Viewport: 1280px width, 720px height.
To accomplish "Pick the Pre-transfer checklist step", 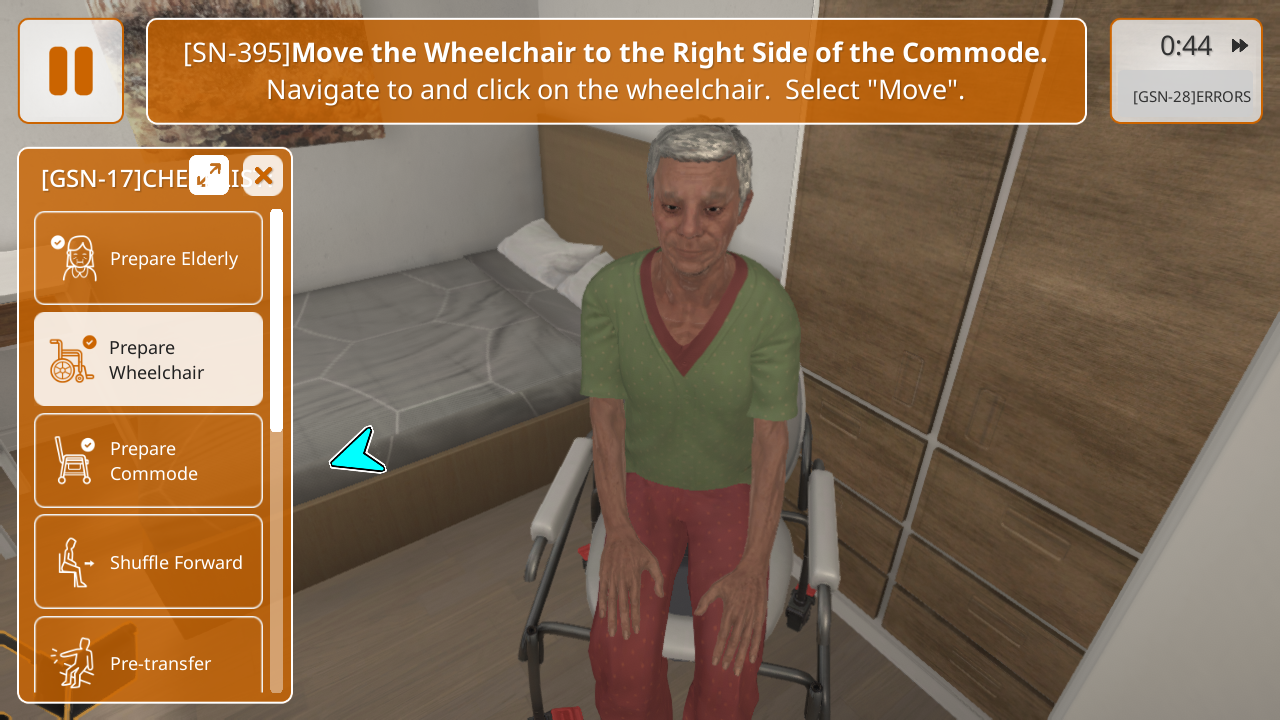I will tap(149, 660).
